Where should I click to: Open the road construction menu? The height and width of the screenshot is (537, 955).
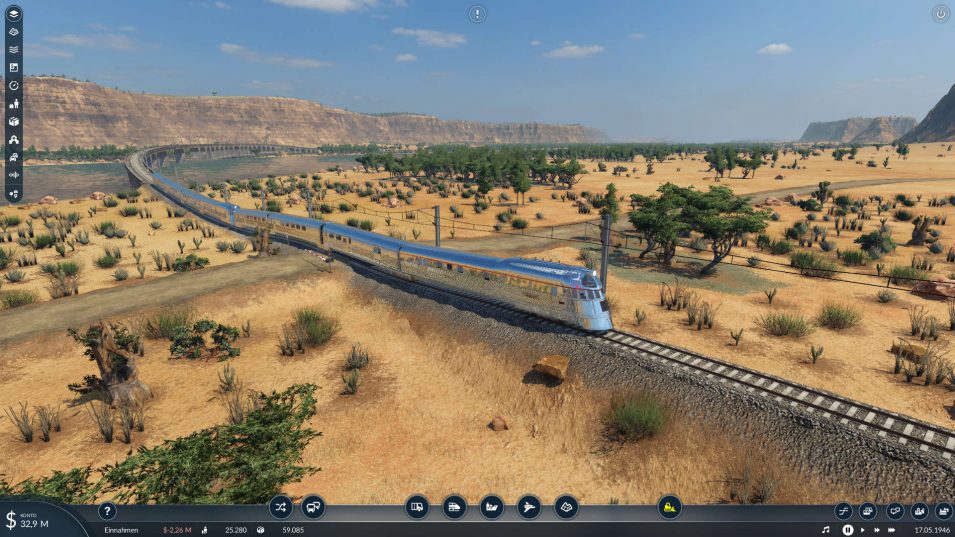pos(417,507)
